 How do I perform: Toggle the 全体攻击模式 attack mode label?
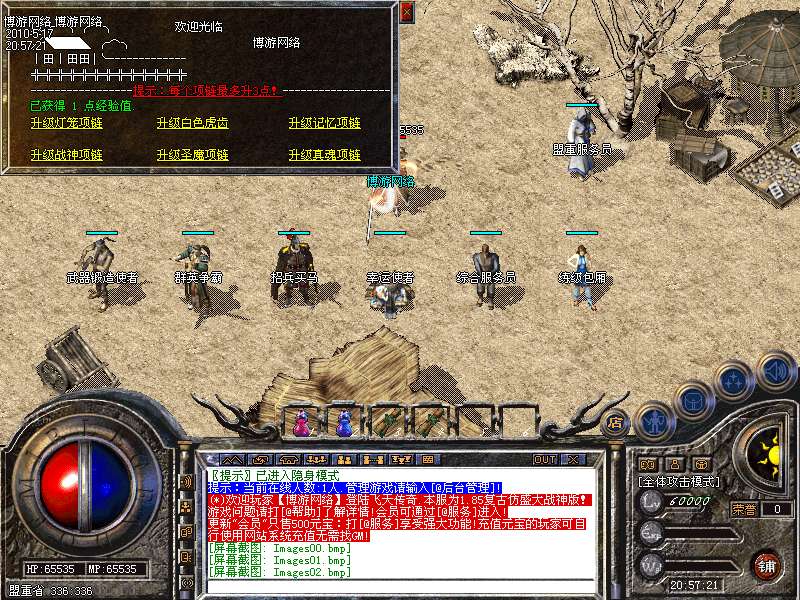coord(677,481)
